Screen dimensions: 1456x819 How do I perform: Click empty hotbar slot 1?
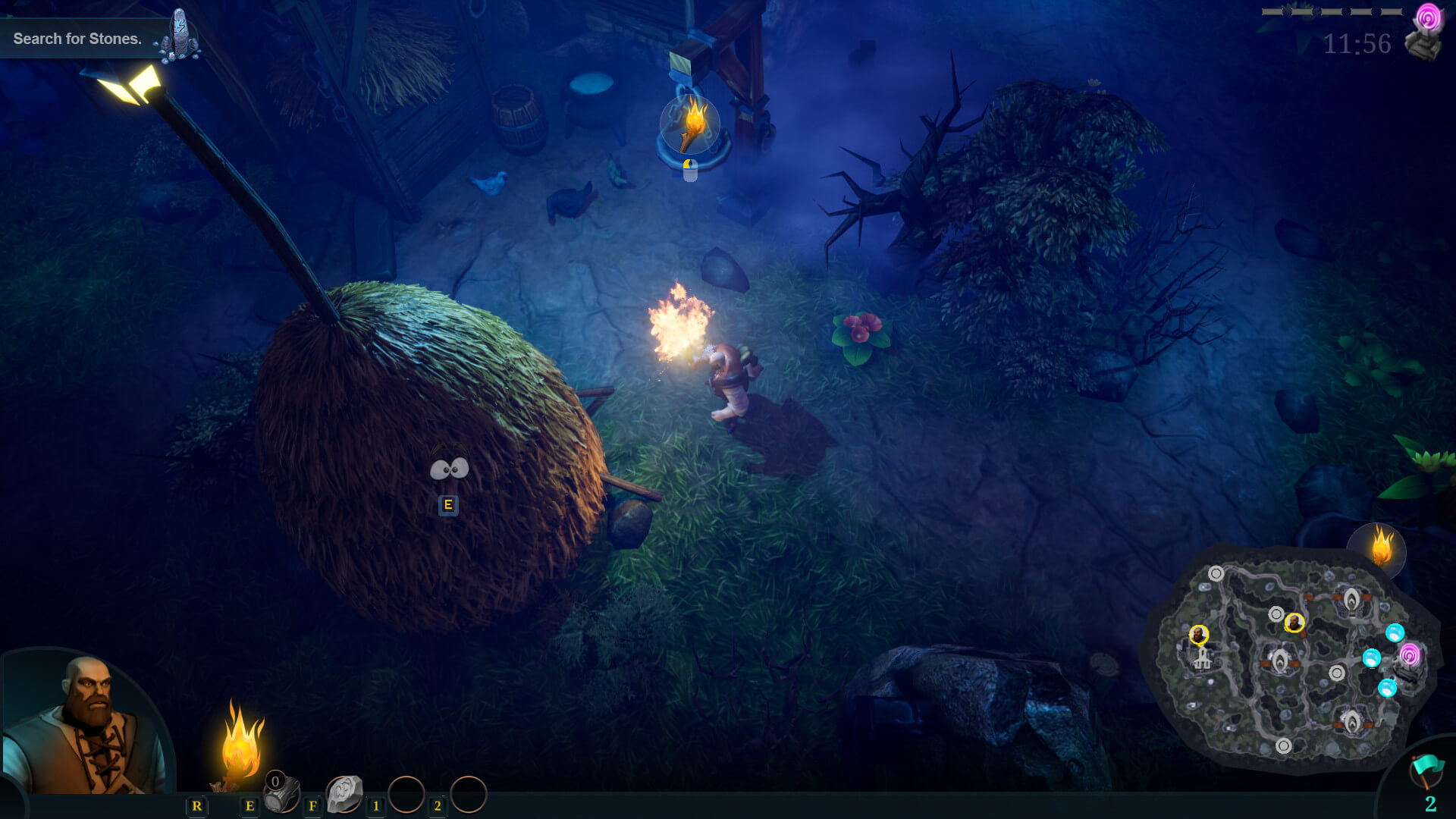point(407,794)
